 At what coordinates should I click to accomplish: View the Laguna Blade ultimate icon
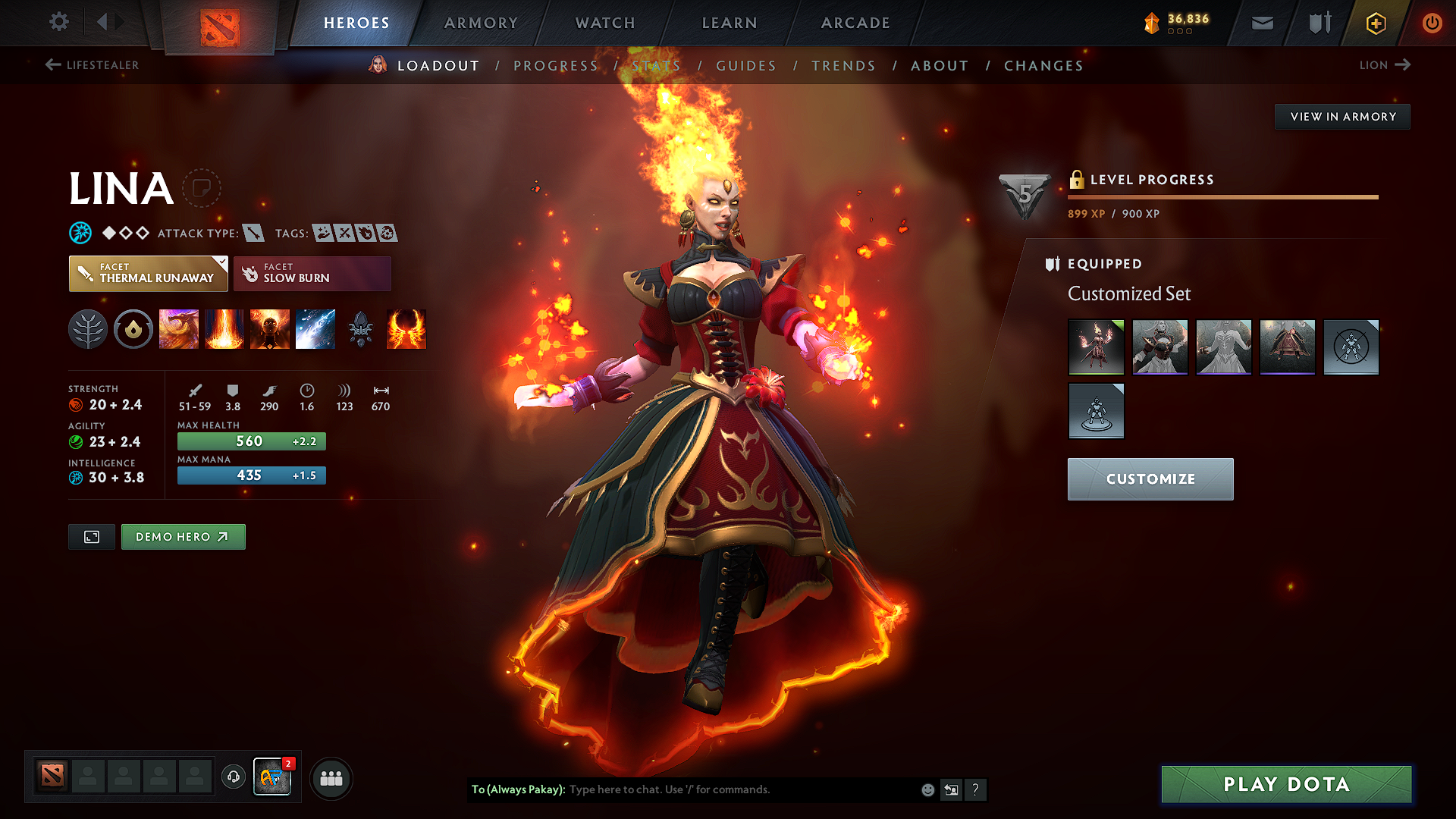(315, 329)
